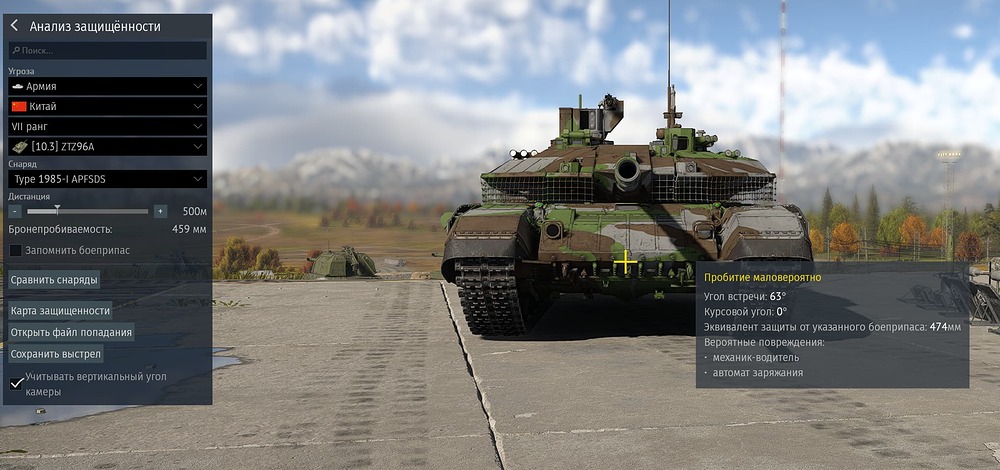Select Сохранить выстрел

click(x=56, y=353)
